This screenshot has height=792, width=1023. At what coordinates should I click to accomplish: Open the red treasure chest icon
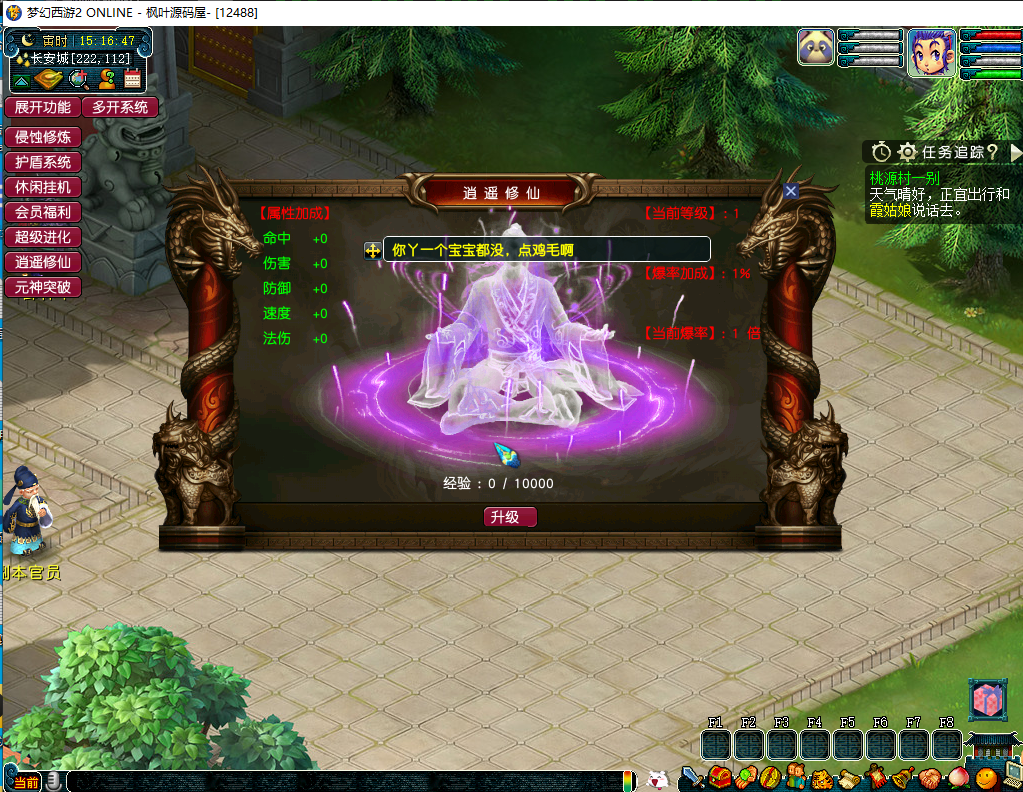tap(720, 777)
